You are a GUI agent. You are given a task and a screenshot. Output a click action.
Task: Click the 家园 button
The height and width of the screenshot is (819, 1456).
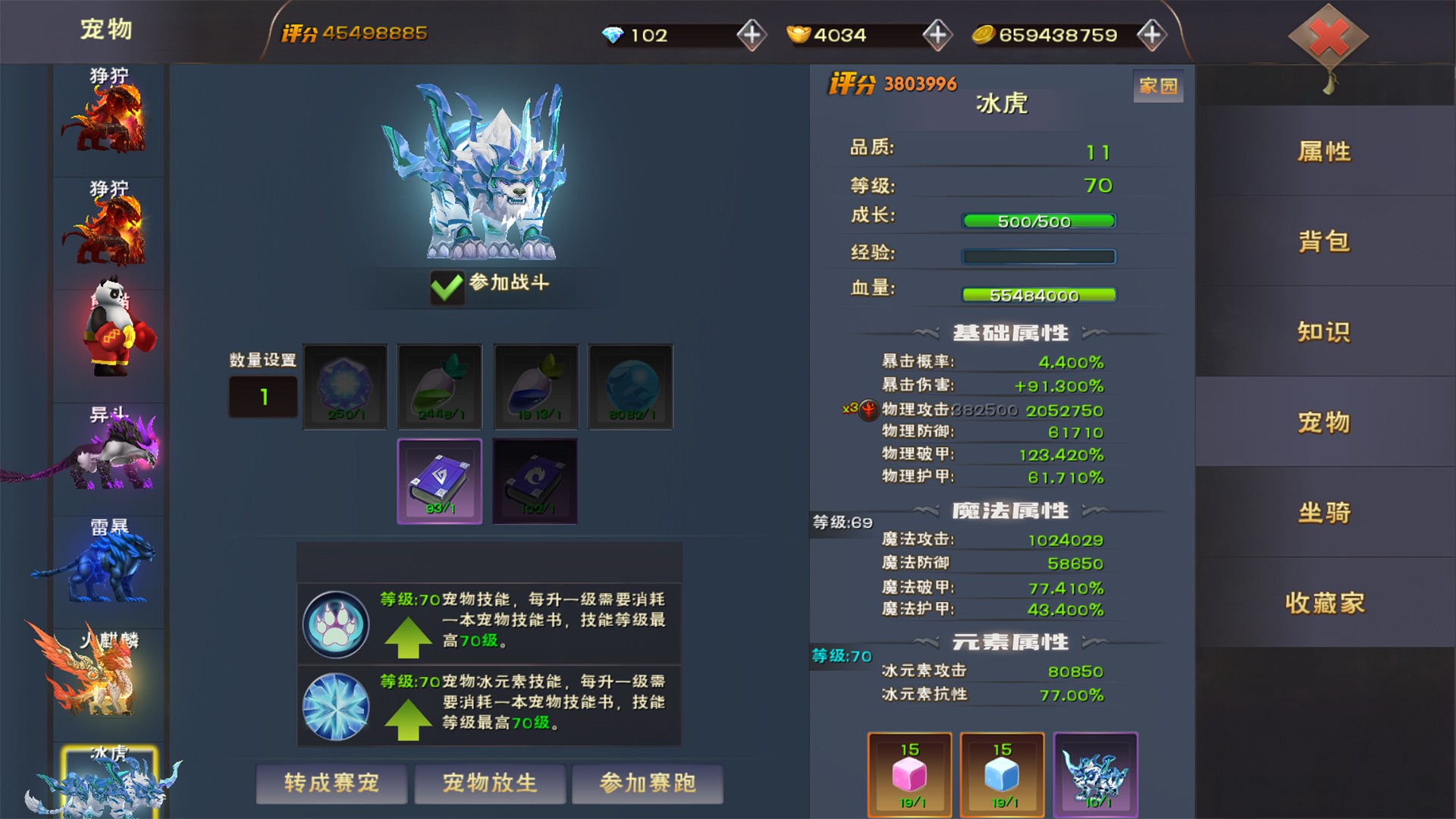(1158, 86)
